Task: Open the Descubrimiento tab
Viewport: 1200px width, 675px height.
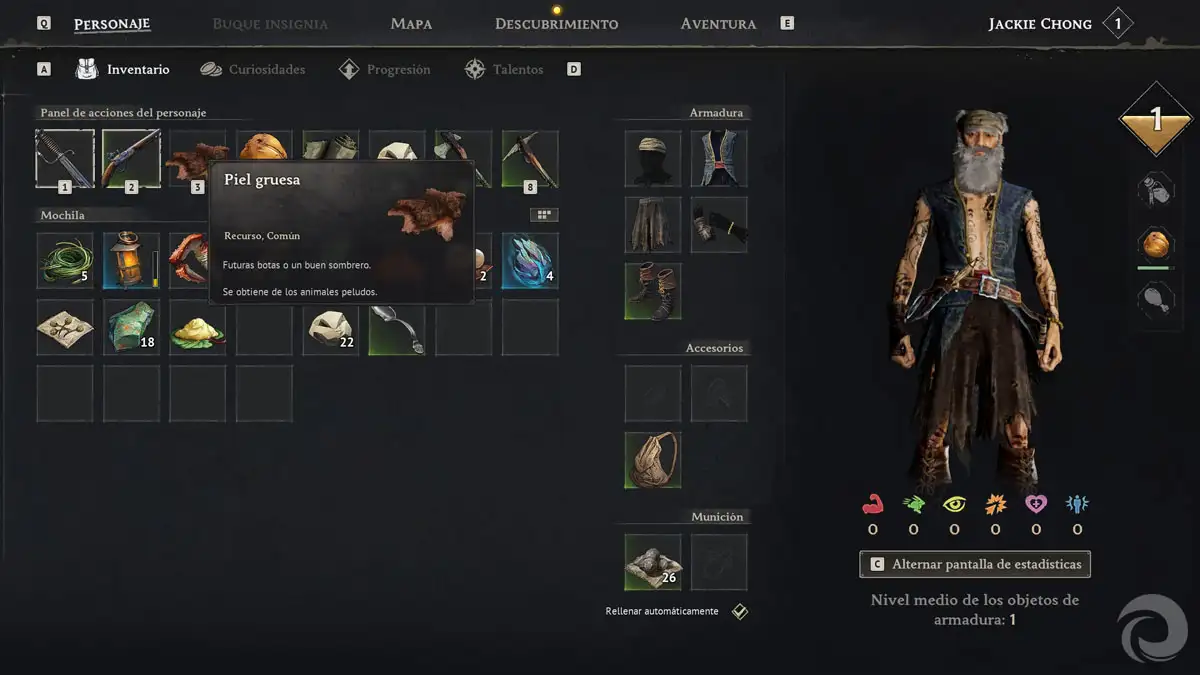Action: pos(556,24)
